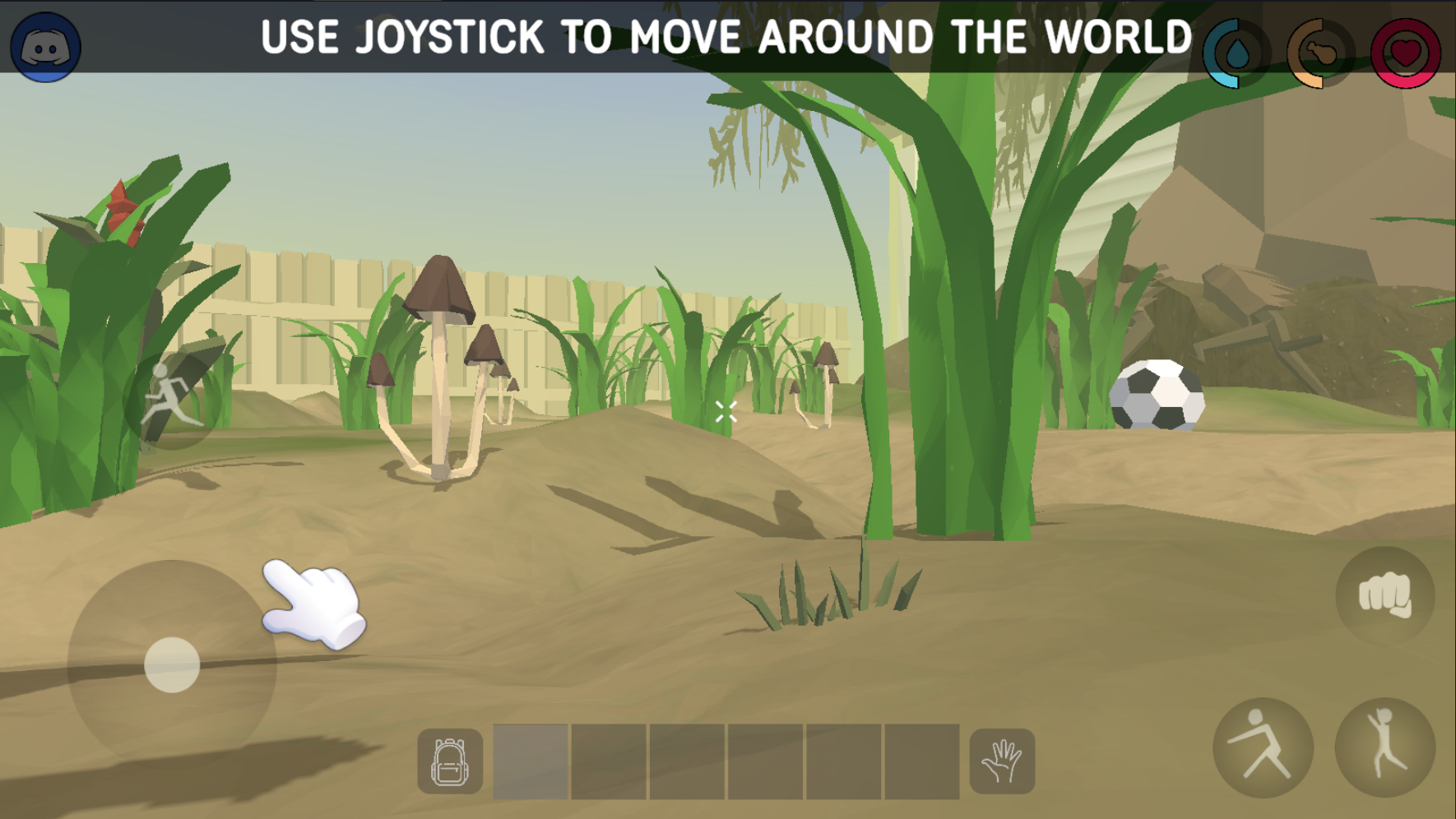Click the soccer ball in the scene
1456x819 pixels.
click(x=1156, y=396)
